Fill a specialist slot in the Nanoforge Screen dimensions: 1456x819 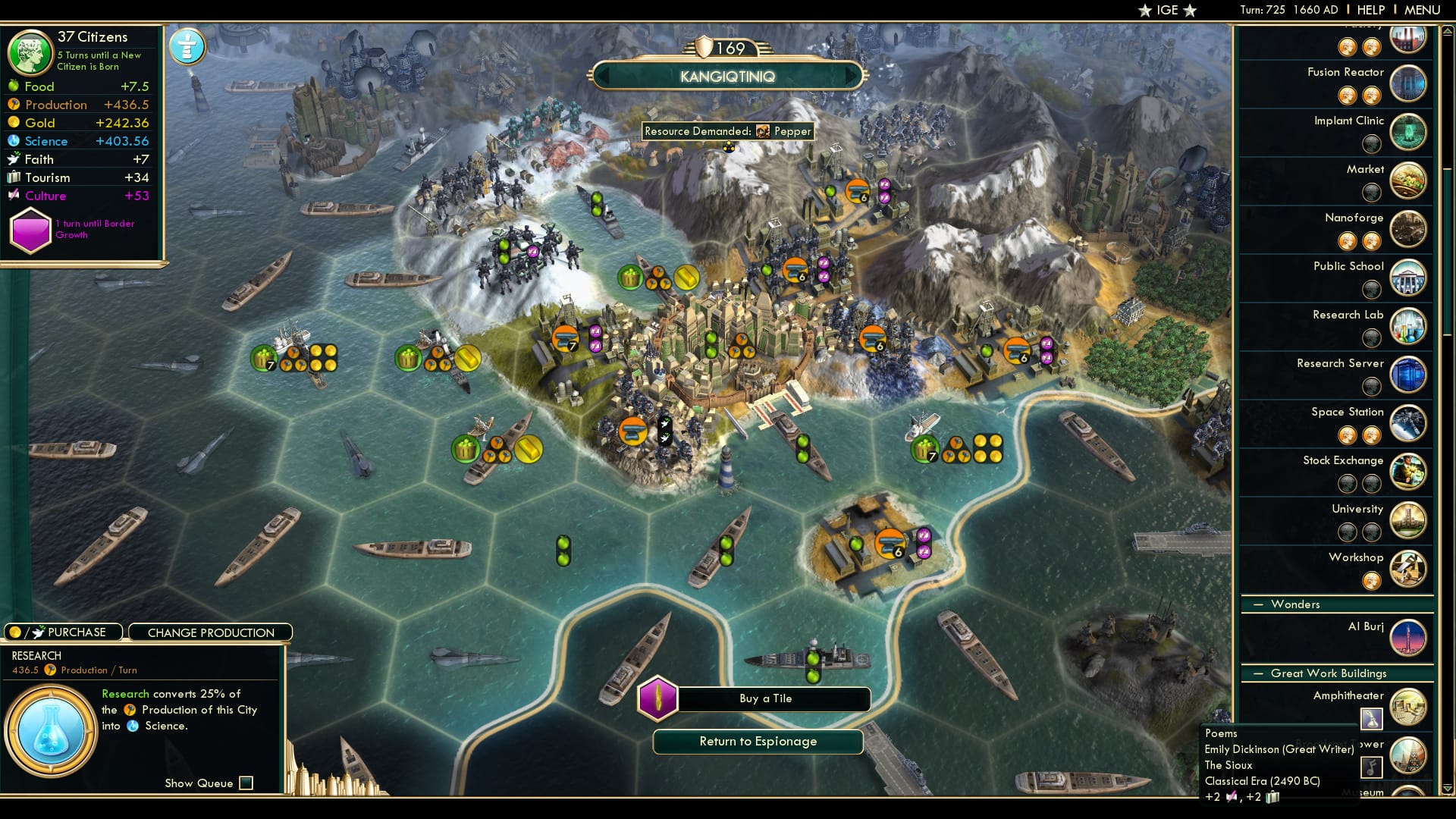click(1348, 240)
